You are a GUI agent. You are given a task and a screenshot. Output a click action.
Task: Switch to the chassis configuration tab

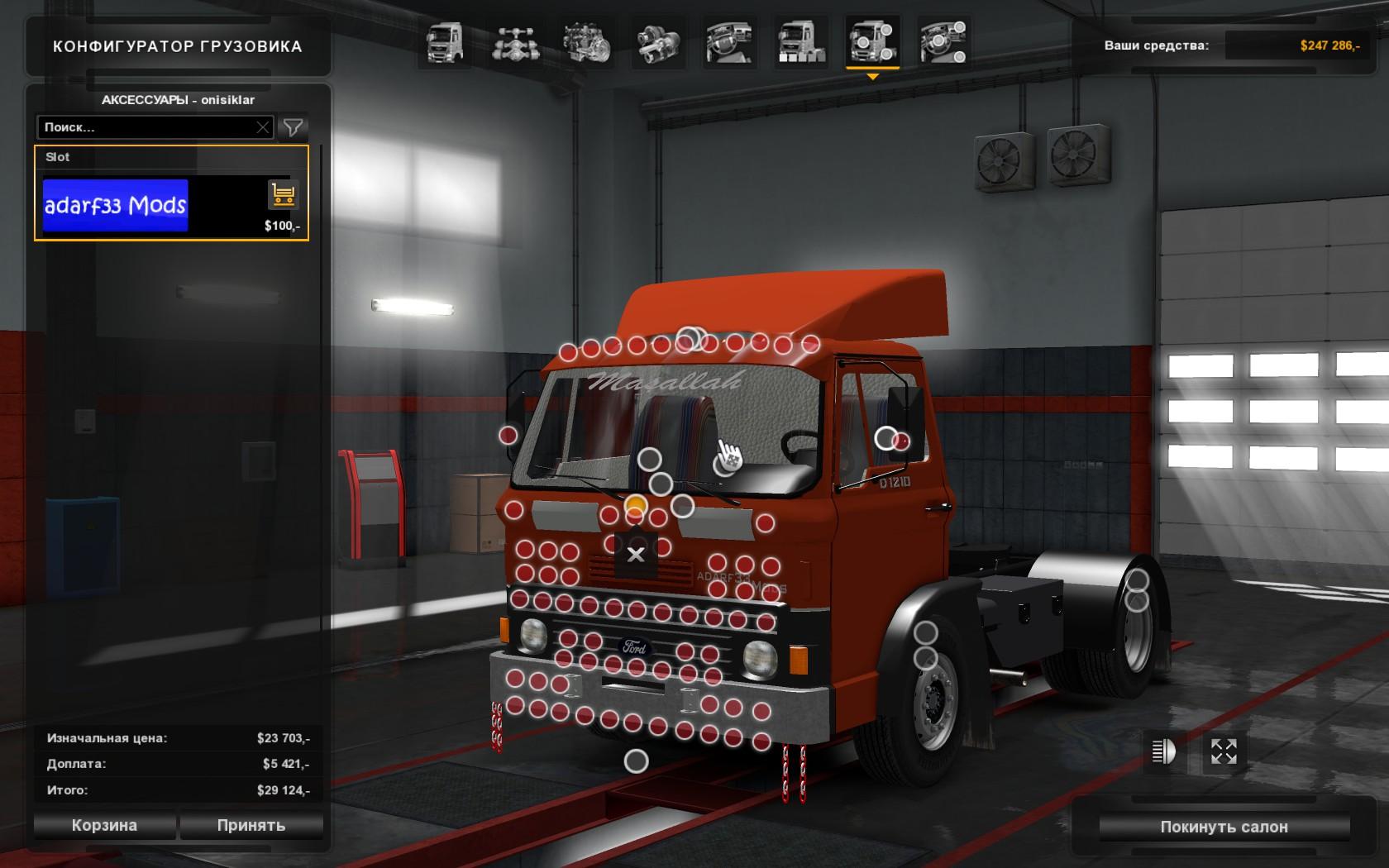[515, 43]
